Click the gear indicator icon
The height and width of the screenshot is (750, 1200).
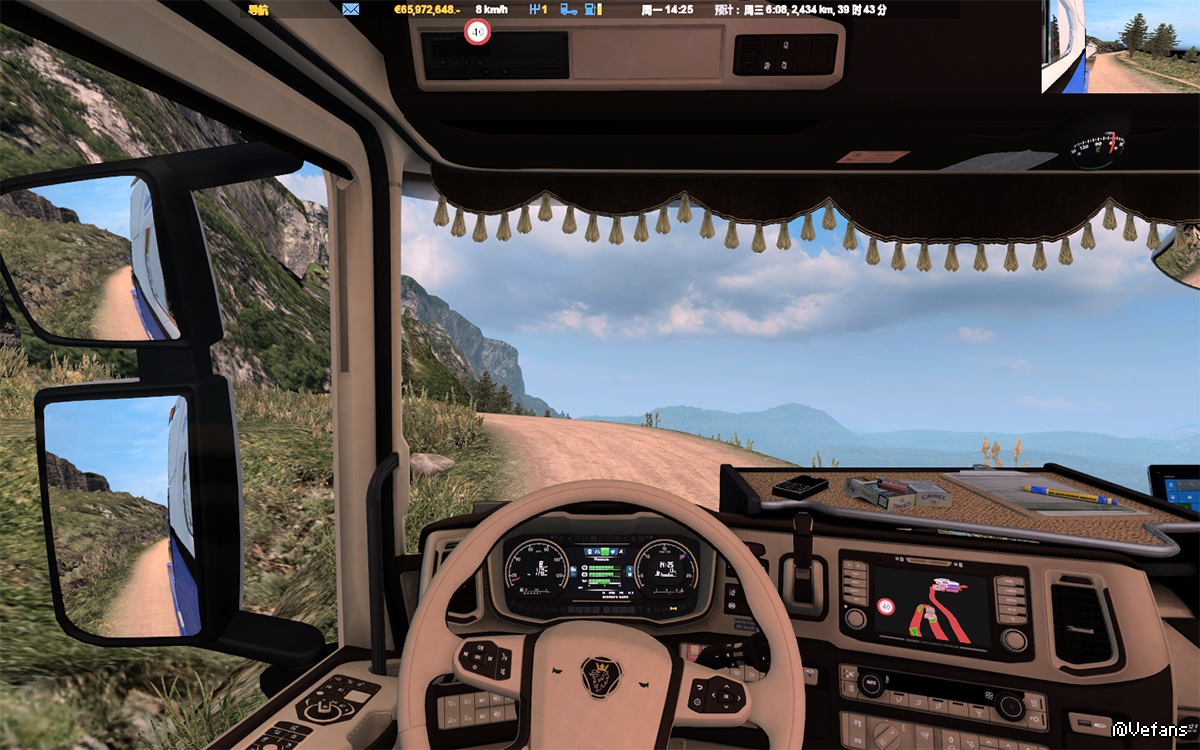[x=538, y=10]
